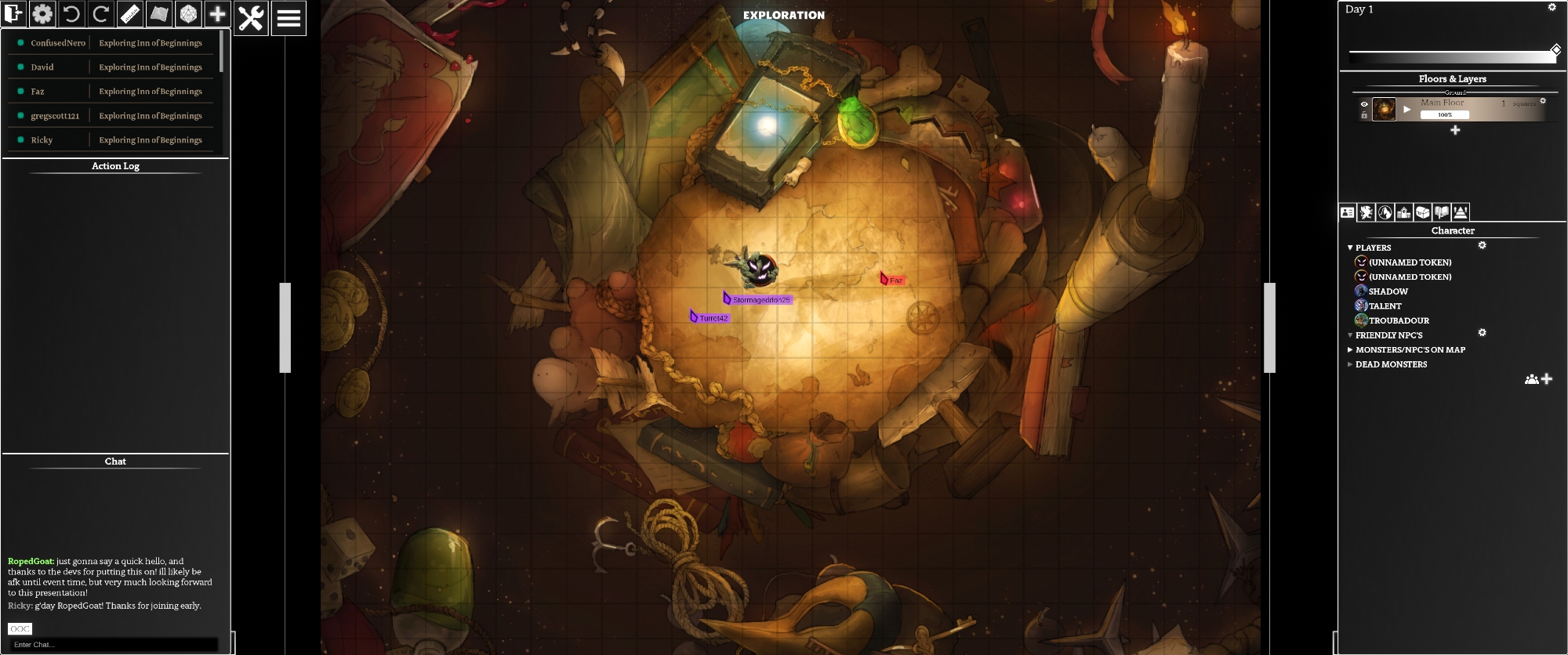This screenshot has height=655, width=1568.
Task: Open the wrench and screwdriver tools
Action: [251, 17]
